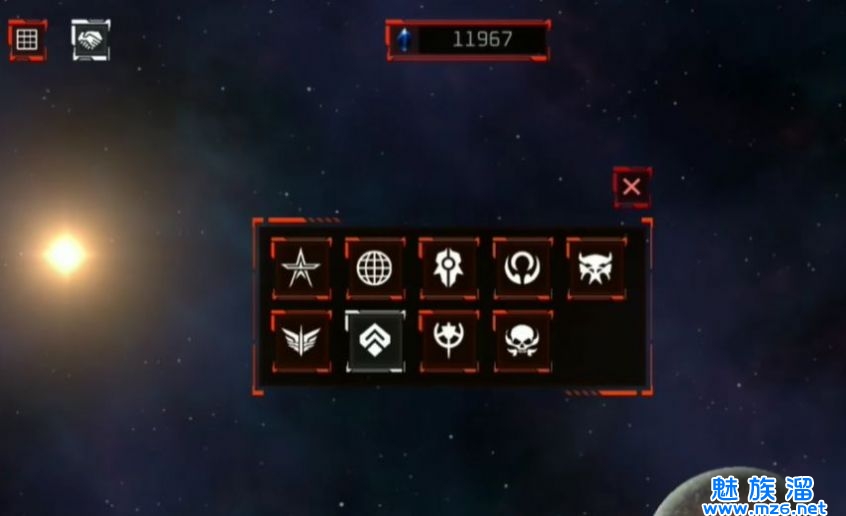Choose the globe emblem faction
Viewport: 846px width, 516px height.
point(375,268)
